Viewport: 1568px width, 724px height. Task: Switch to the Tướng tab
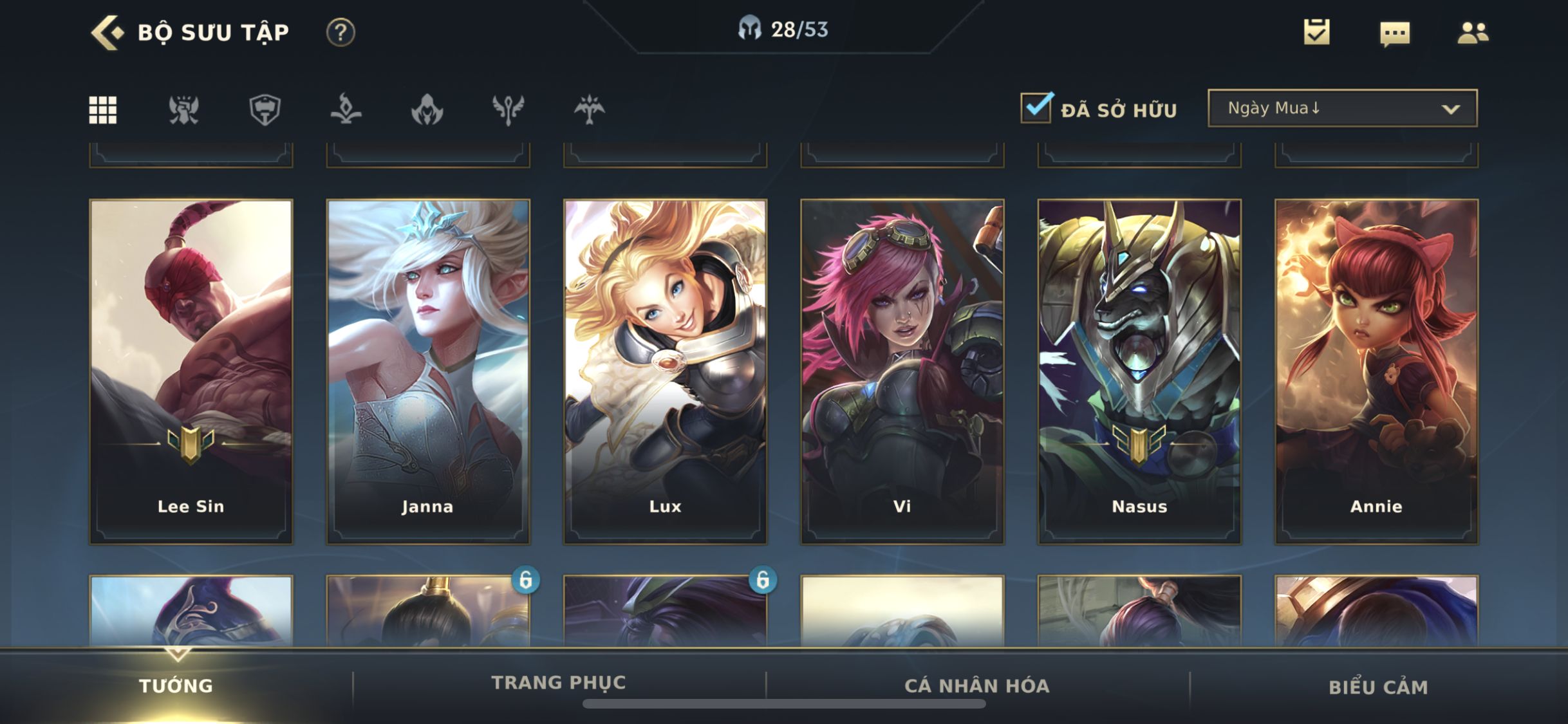pyautogui.click(x=176, y=685)
